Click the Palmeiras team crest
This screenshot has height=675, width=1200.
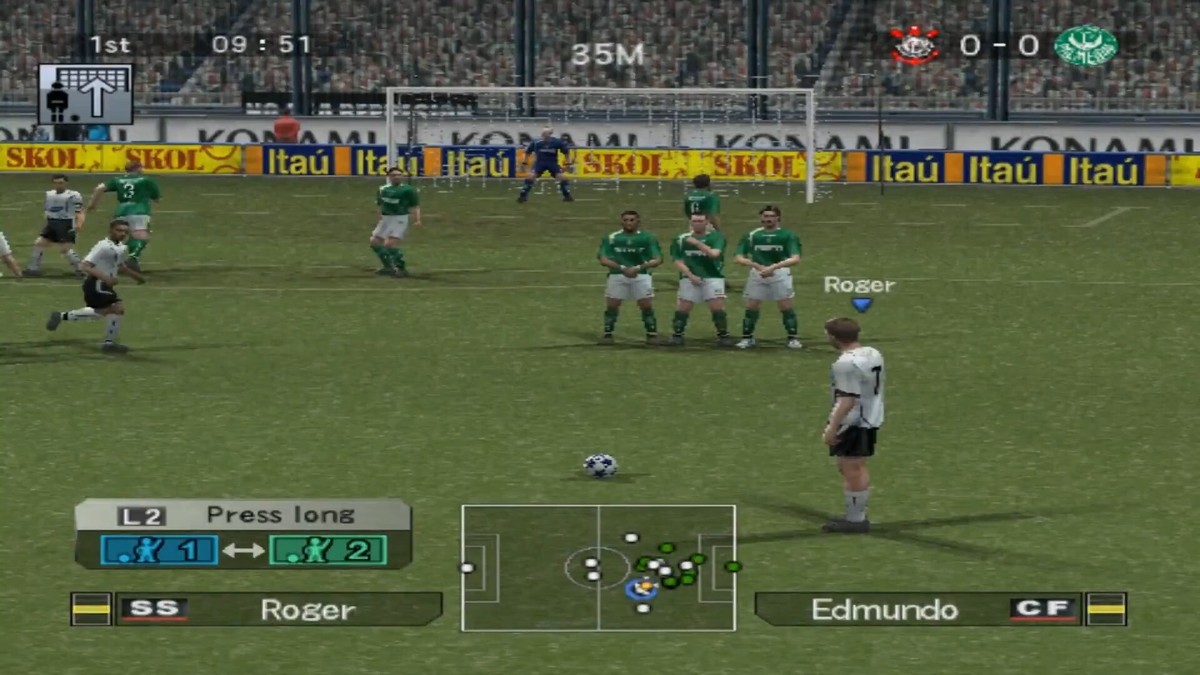pyautogui.click(x=1085, y=46)
